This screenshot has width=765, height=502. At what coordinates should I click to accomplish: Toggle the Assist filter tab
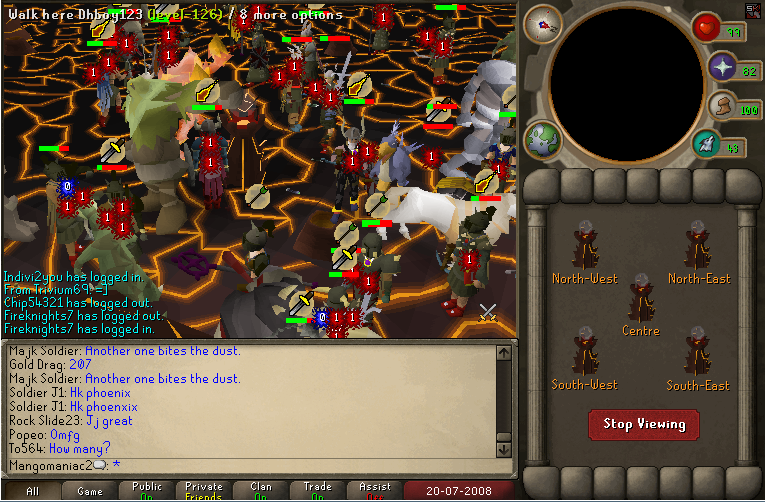tap(375, 491)
